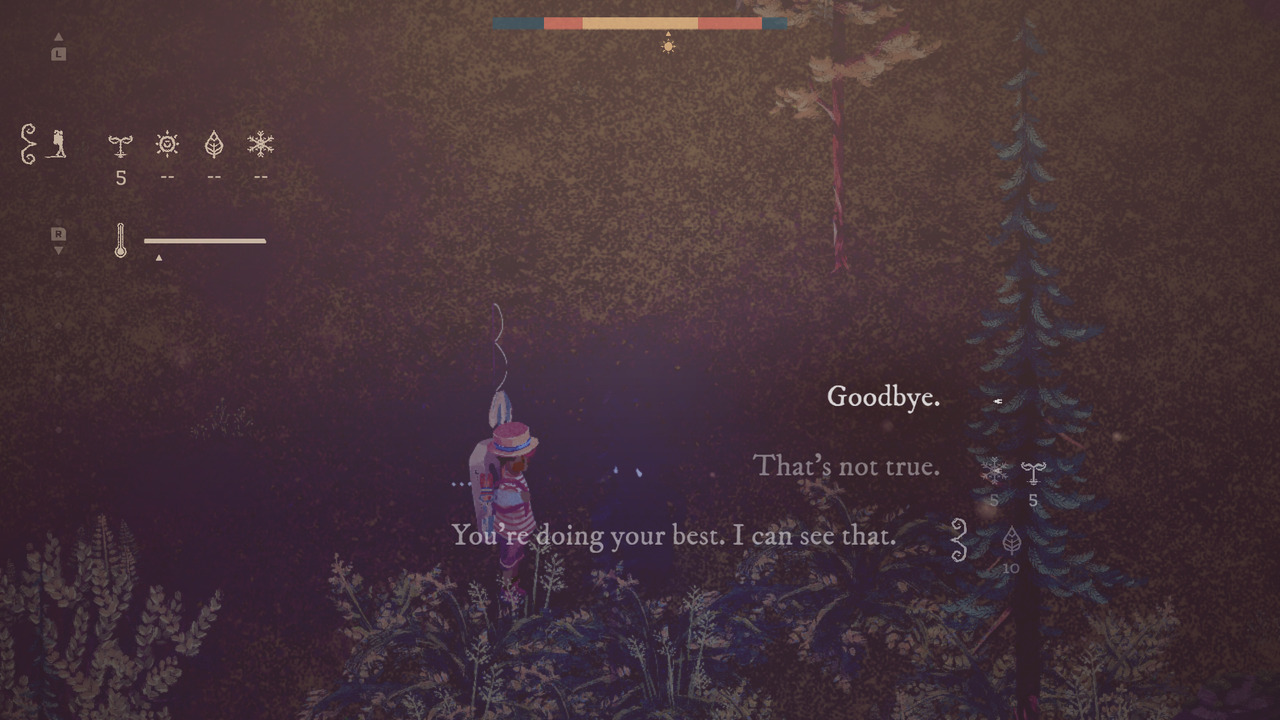
Task: Click the leaf season icon showing "--"
Action: [x=213, y=145]
